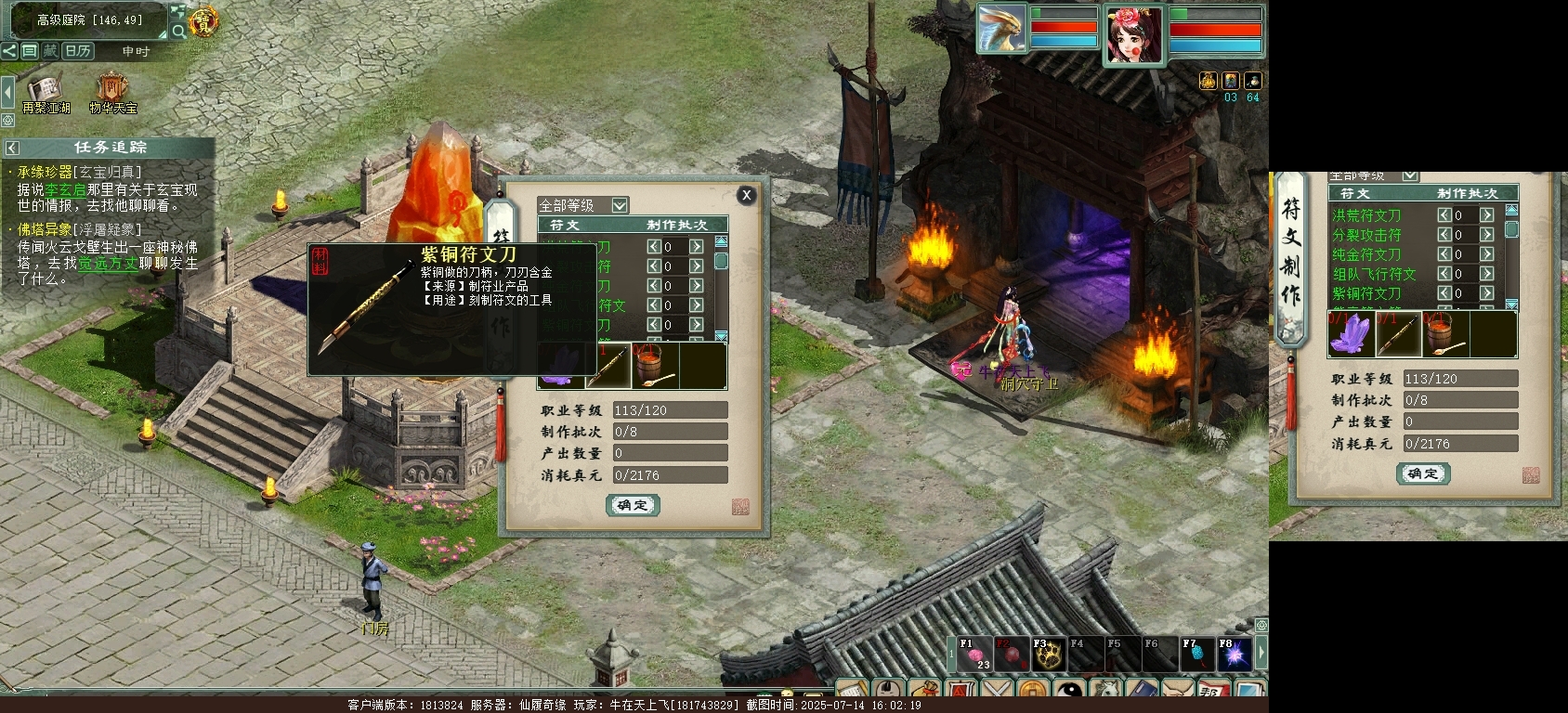Select the player character portrait
Viewport: 1568px width, 713px height.
pos(1133,35)
